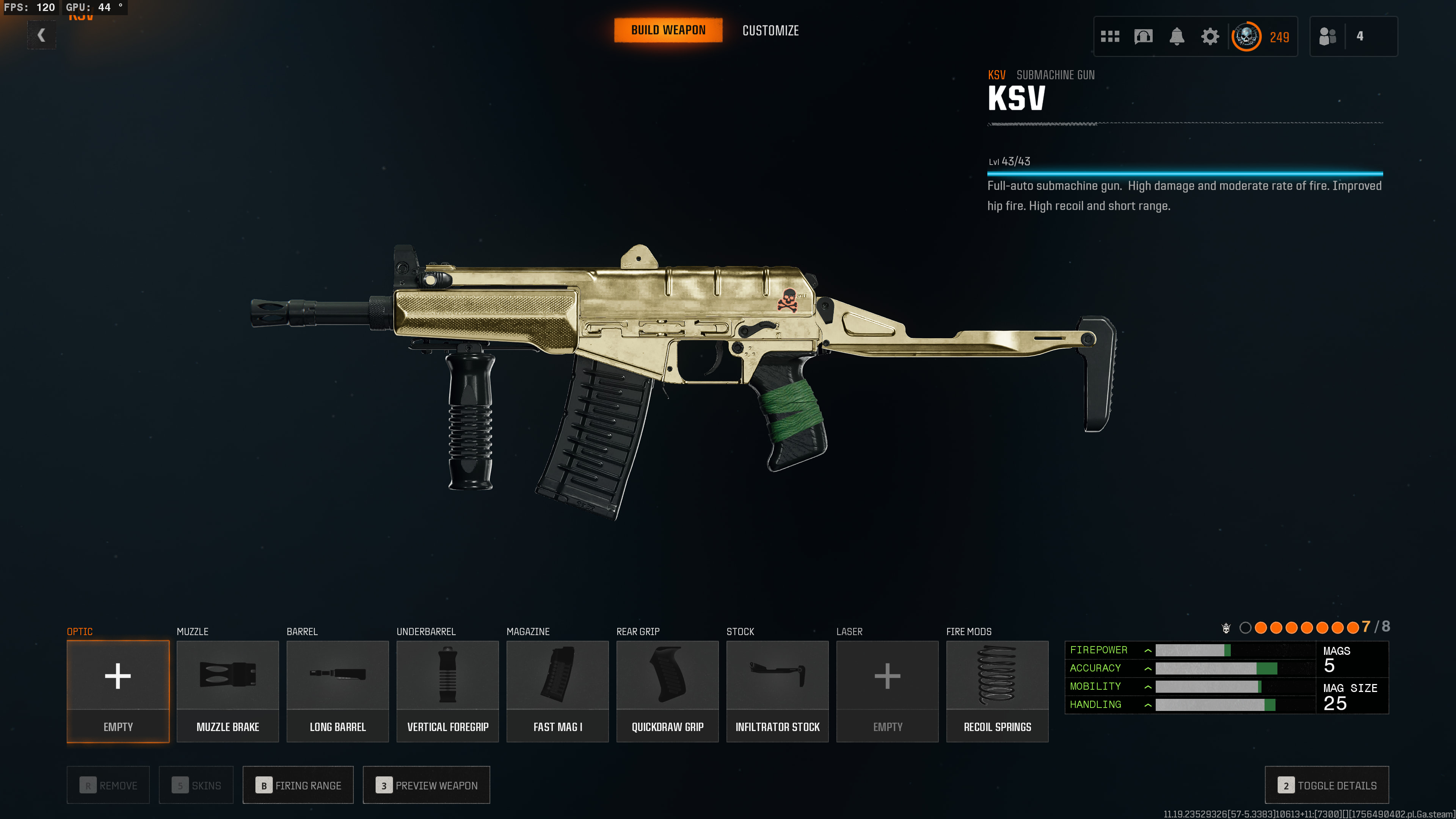Image resolution: width=1456 pixels, height=819 pixels.
Task: Select the empty Laser slot
Action: point(887,691)
